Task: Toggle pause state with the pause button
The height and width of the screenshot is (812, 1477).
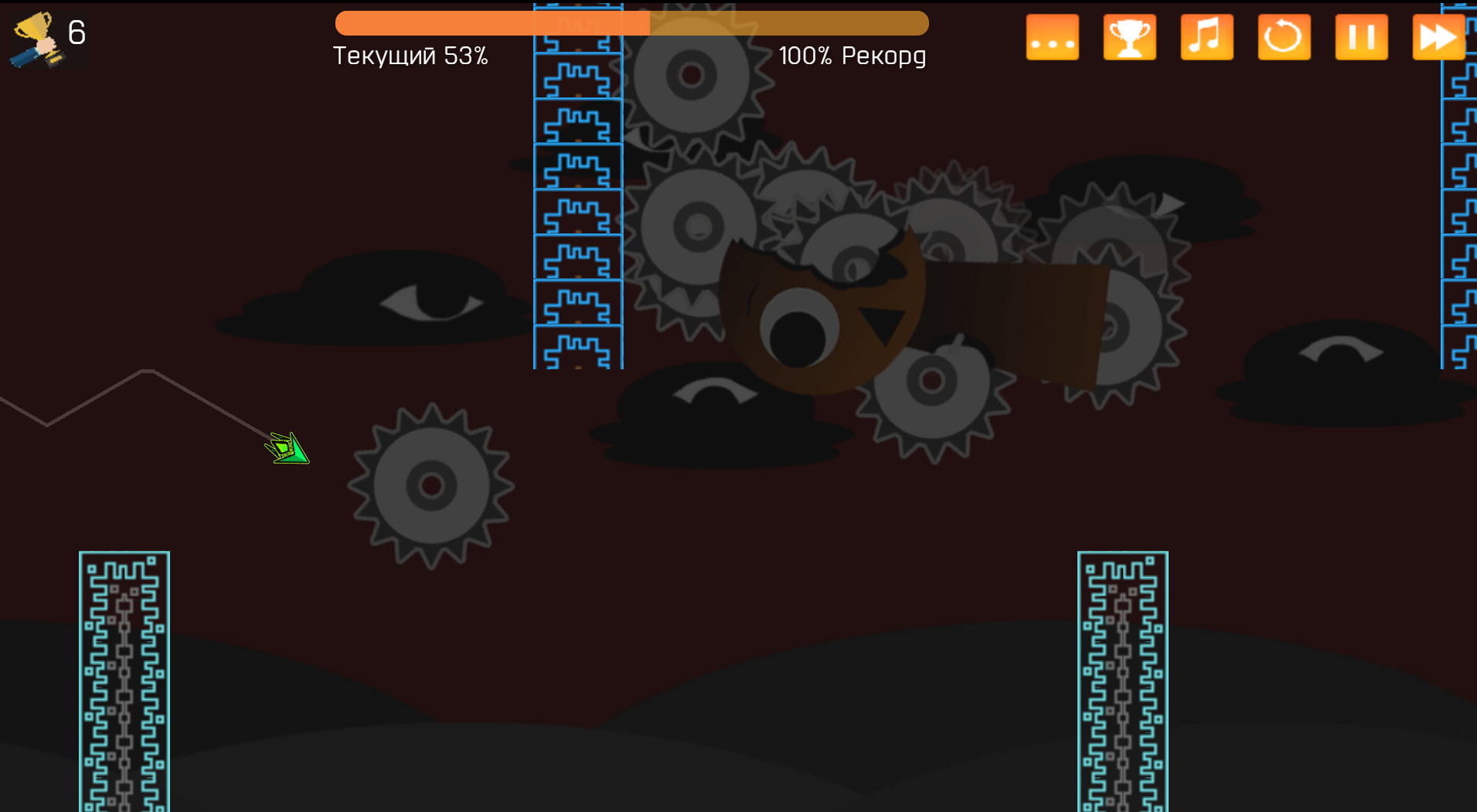Action: (x=1361, y=36)
